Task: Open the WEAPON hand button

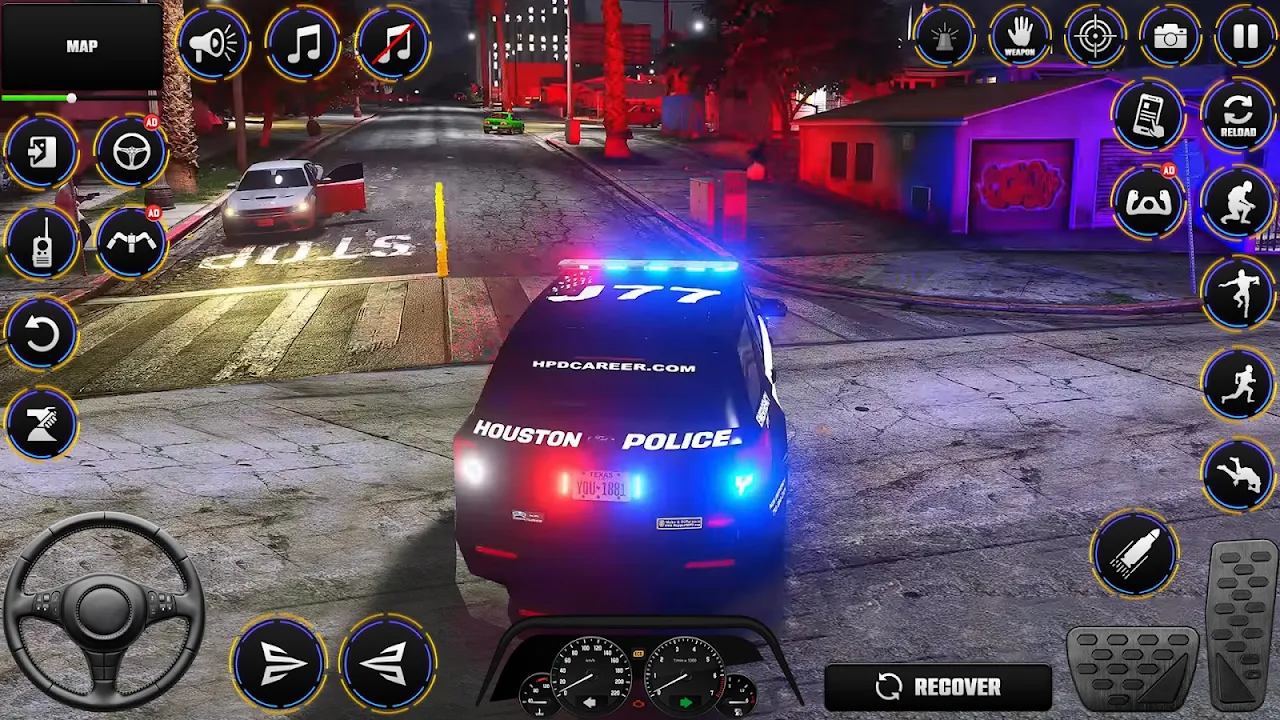Action: pyautogui.click(x=1019, y=37)
